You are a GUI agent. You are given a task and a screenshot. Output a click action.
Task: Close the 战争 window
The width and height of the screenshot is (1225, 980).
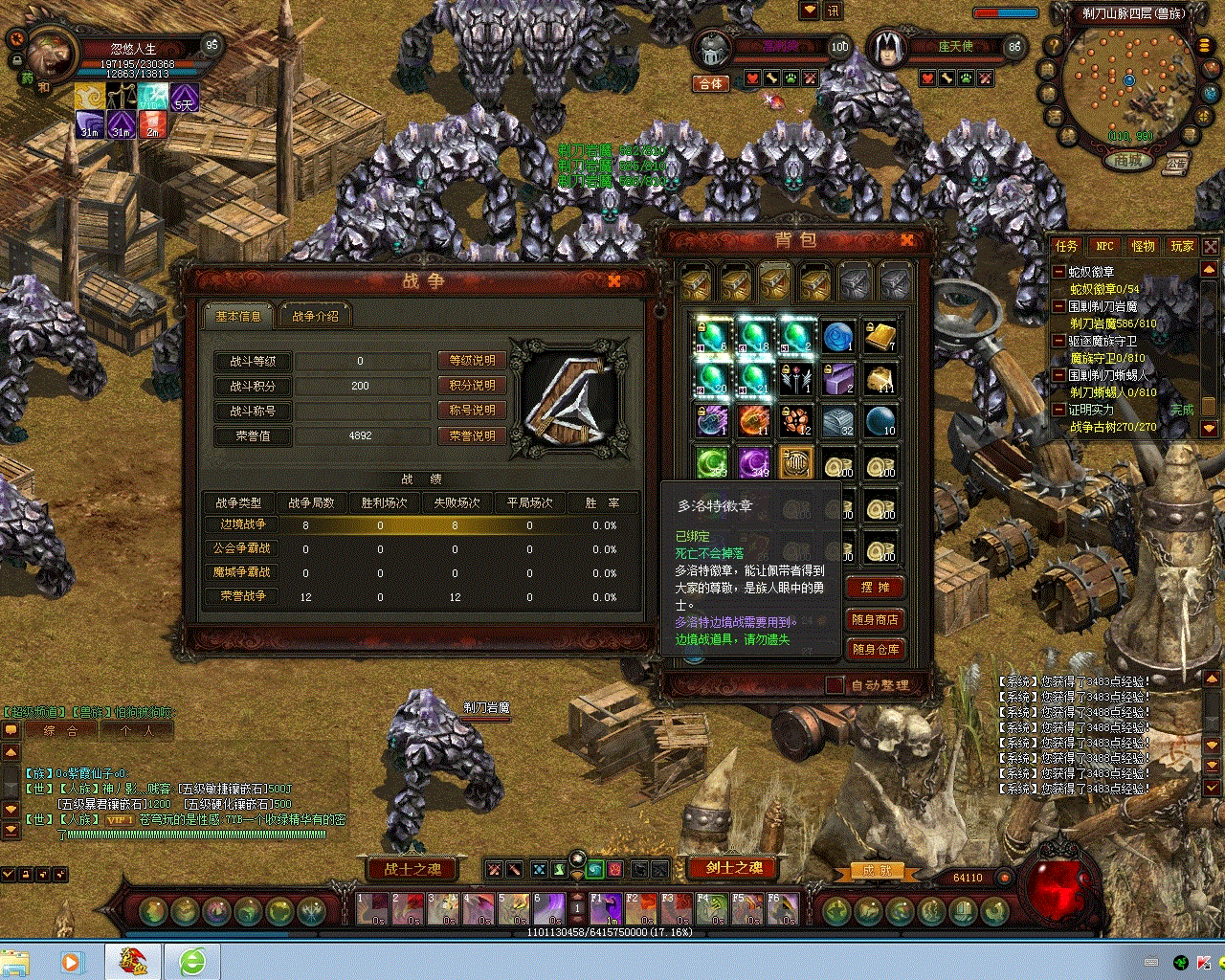(x=614, y=280)
